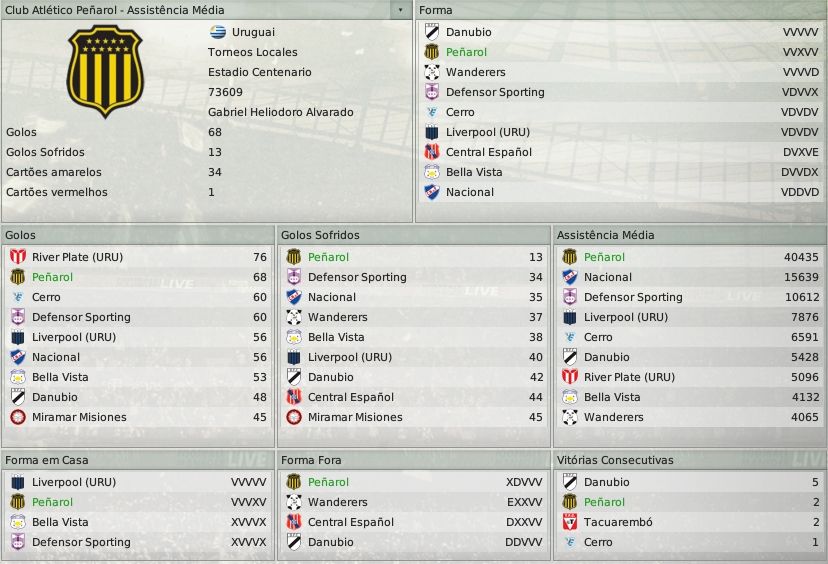The image size is (828, 564).
Task: Open the Golos Sofridos panel header
Action: 320,235
